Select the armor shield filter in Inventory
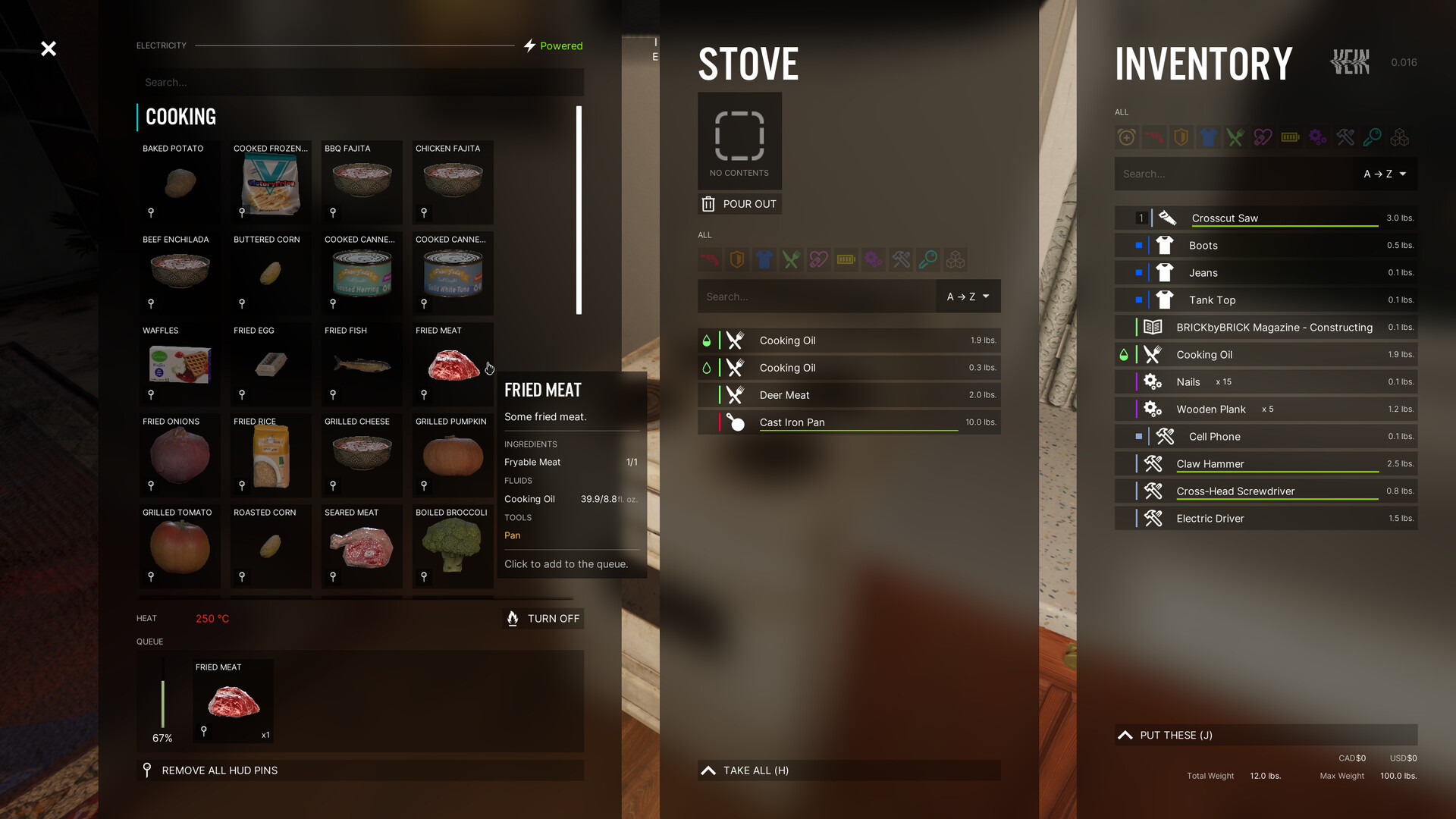The height and width of the screenshot is (819, 1456). (1181, 137)
